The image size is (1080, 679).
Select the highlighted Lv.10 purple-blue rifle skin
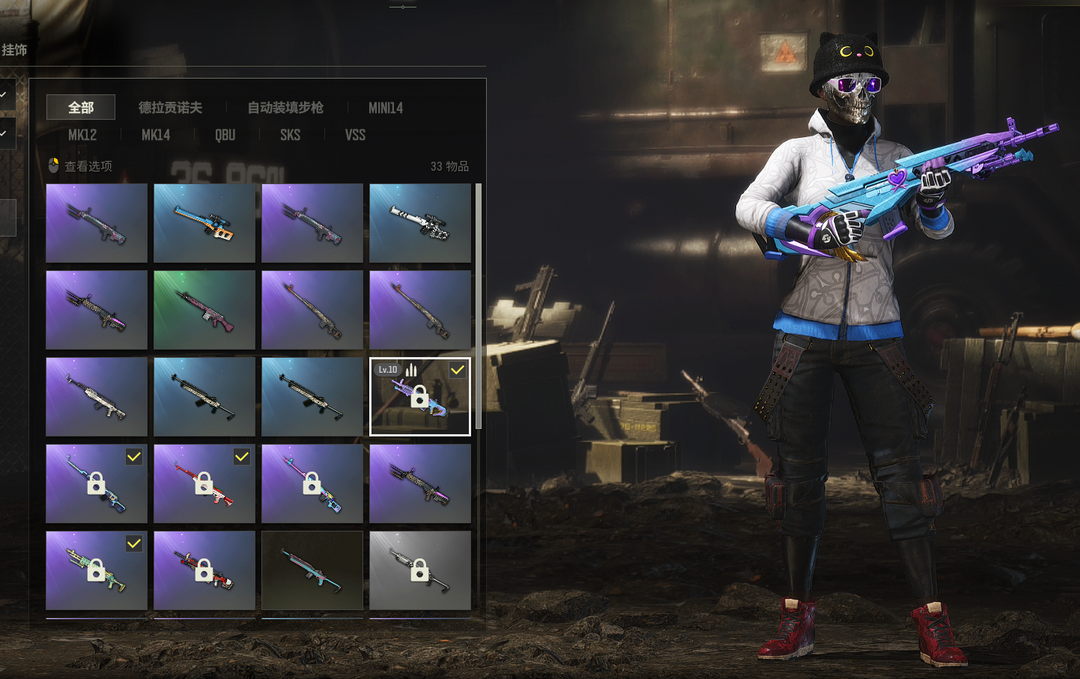click(420, 396)
